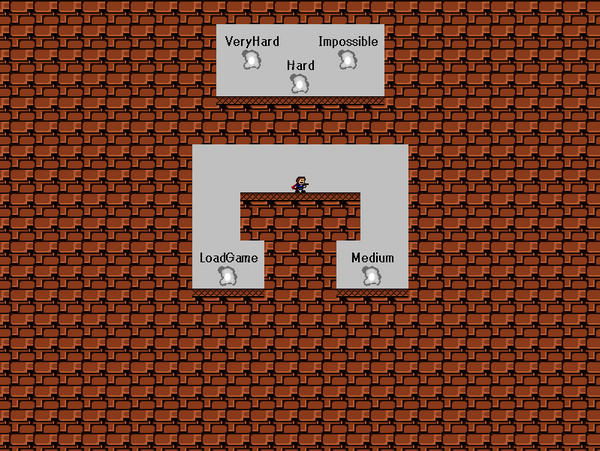Choose the Medium difficulty portal
600x451 pixels.
pyautogui.click(x=372, y=275)
